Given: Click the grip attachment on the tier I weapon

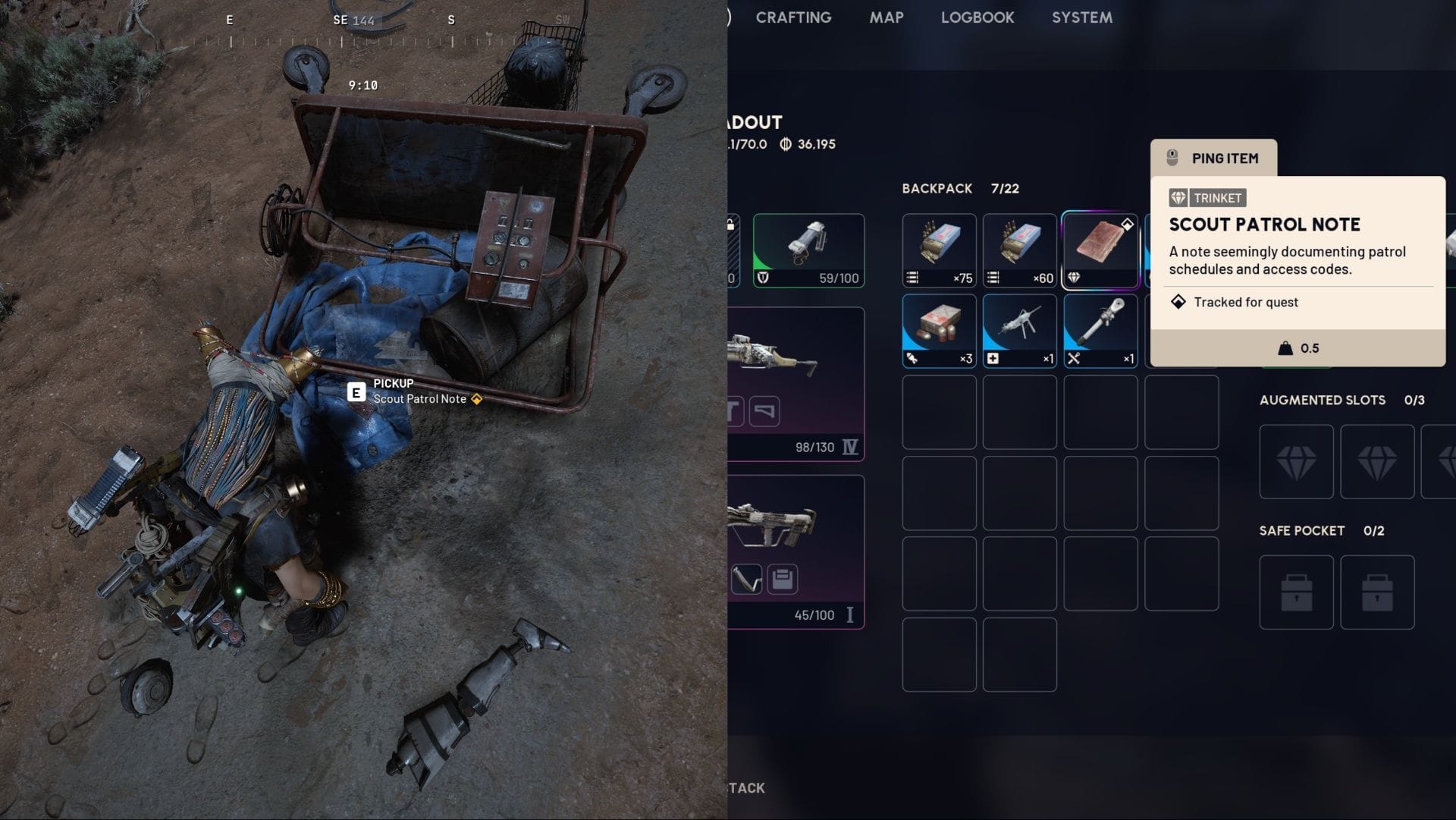Looking at the screenshot, I should pyautogui.click(x=747, y=580).
